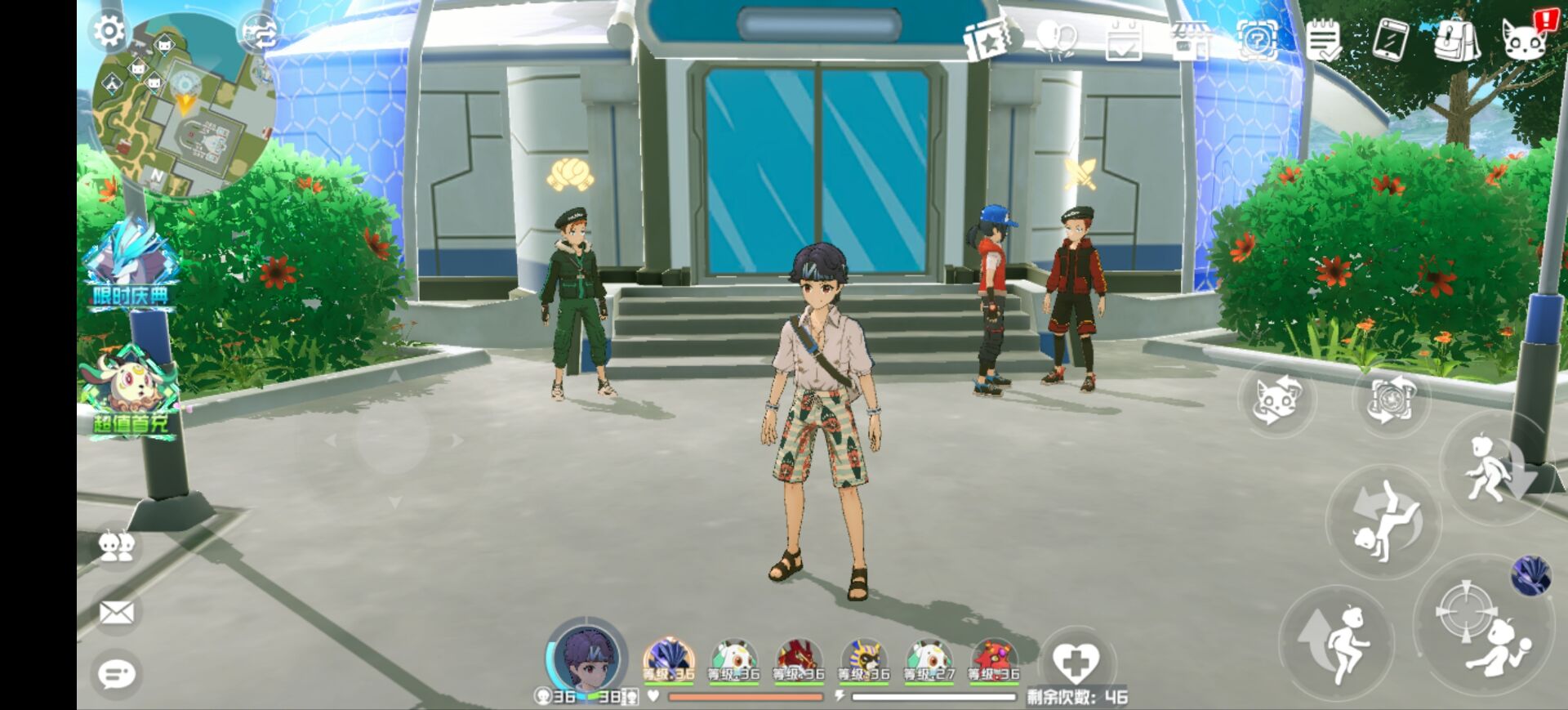
Task: Open the mail envelope inbox
Action: click(x=116, y=612)
